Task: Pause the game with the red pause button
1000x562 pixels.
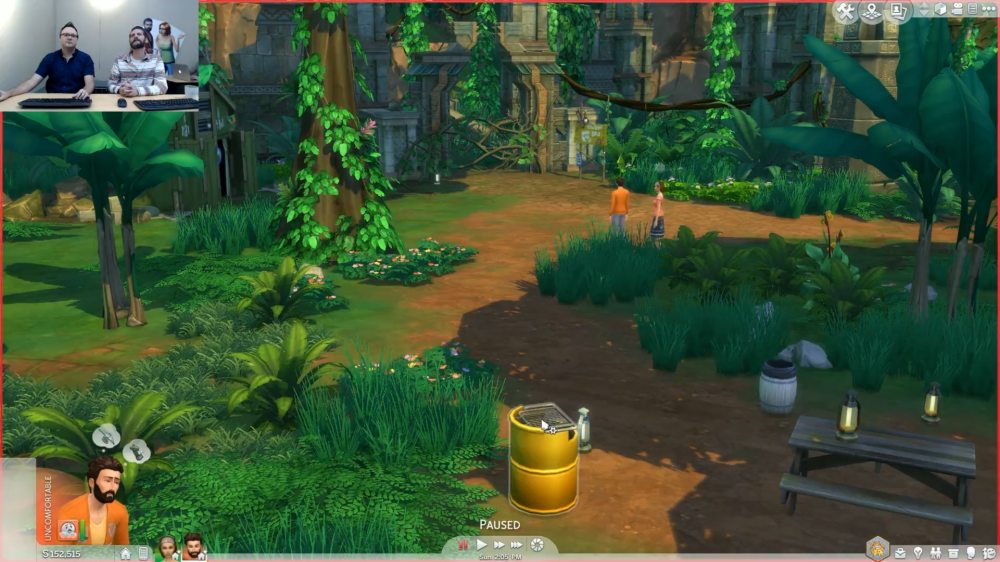Action: click(x=464, y=545)
